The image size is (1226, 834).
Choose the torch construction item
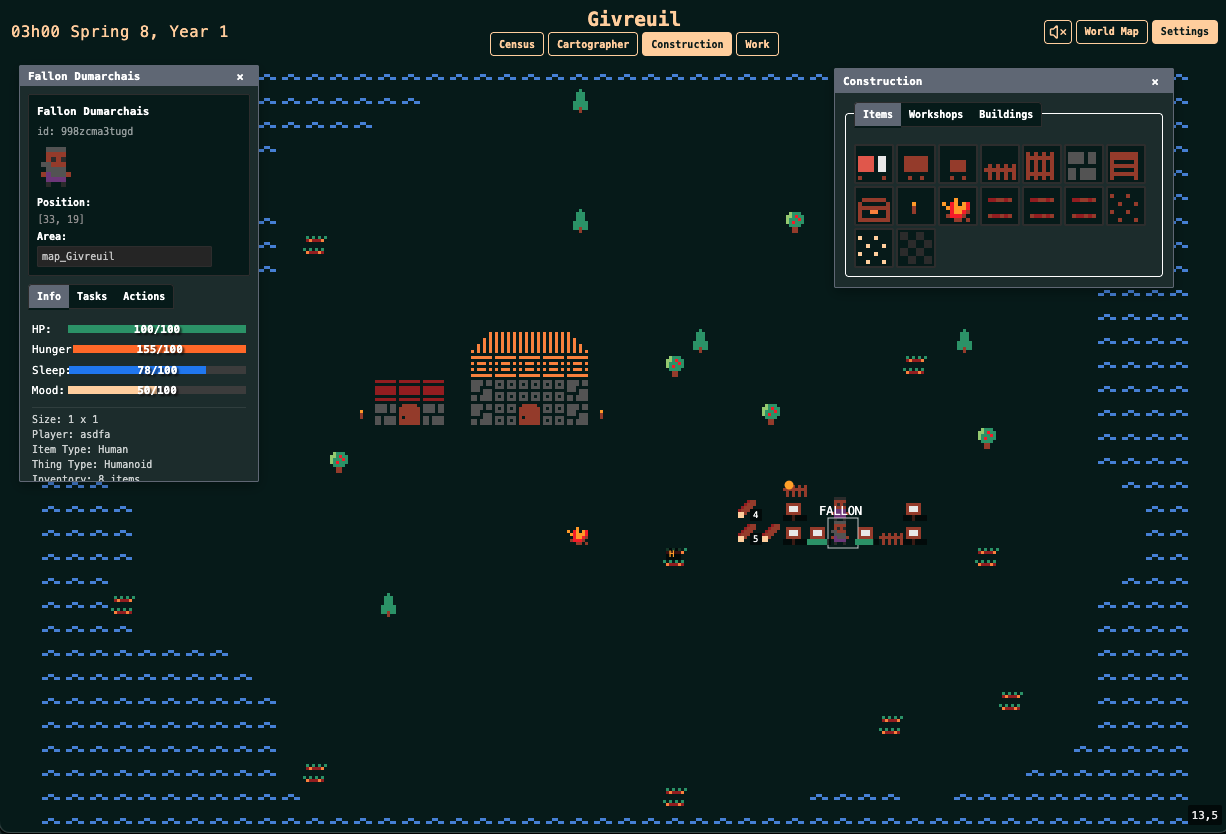tap(915, 207)
